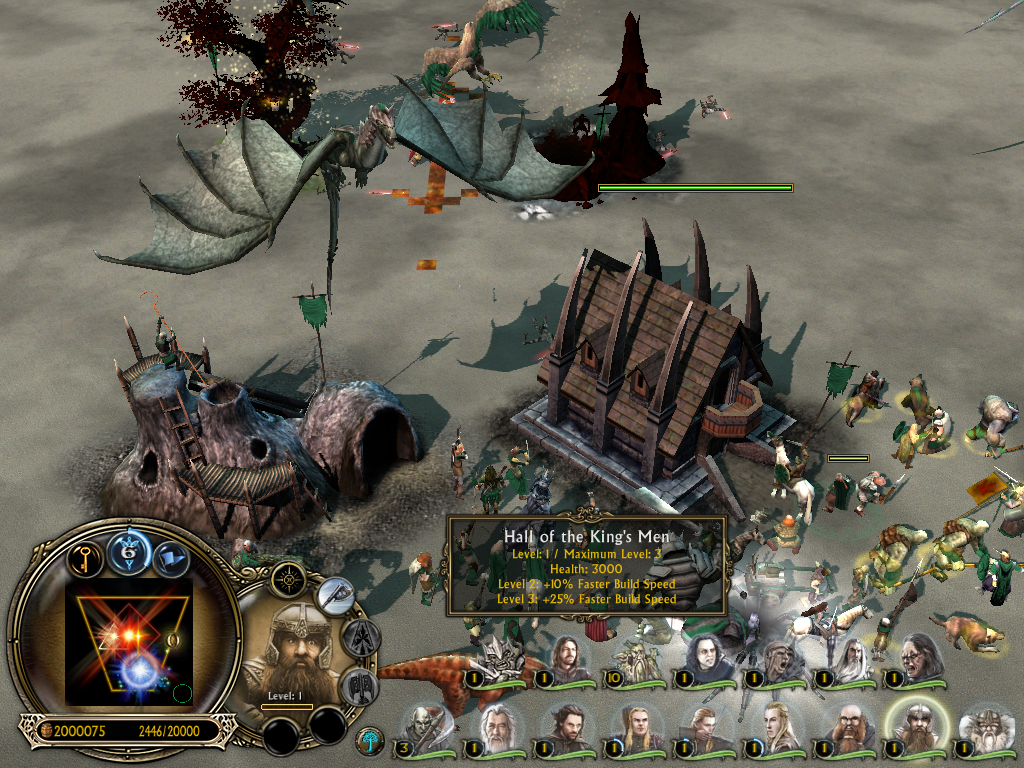Activate the axe throw ability icon
The width and height of the screenshot is (1024, 768).
336,597
